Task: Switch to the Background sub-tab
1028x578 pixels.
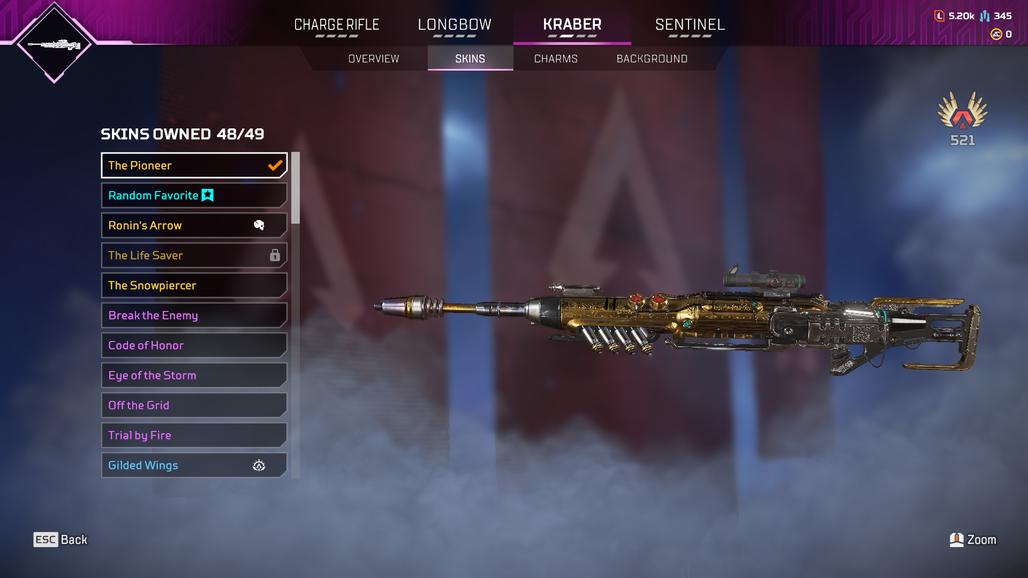Action: (x=651, y=59)
